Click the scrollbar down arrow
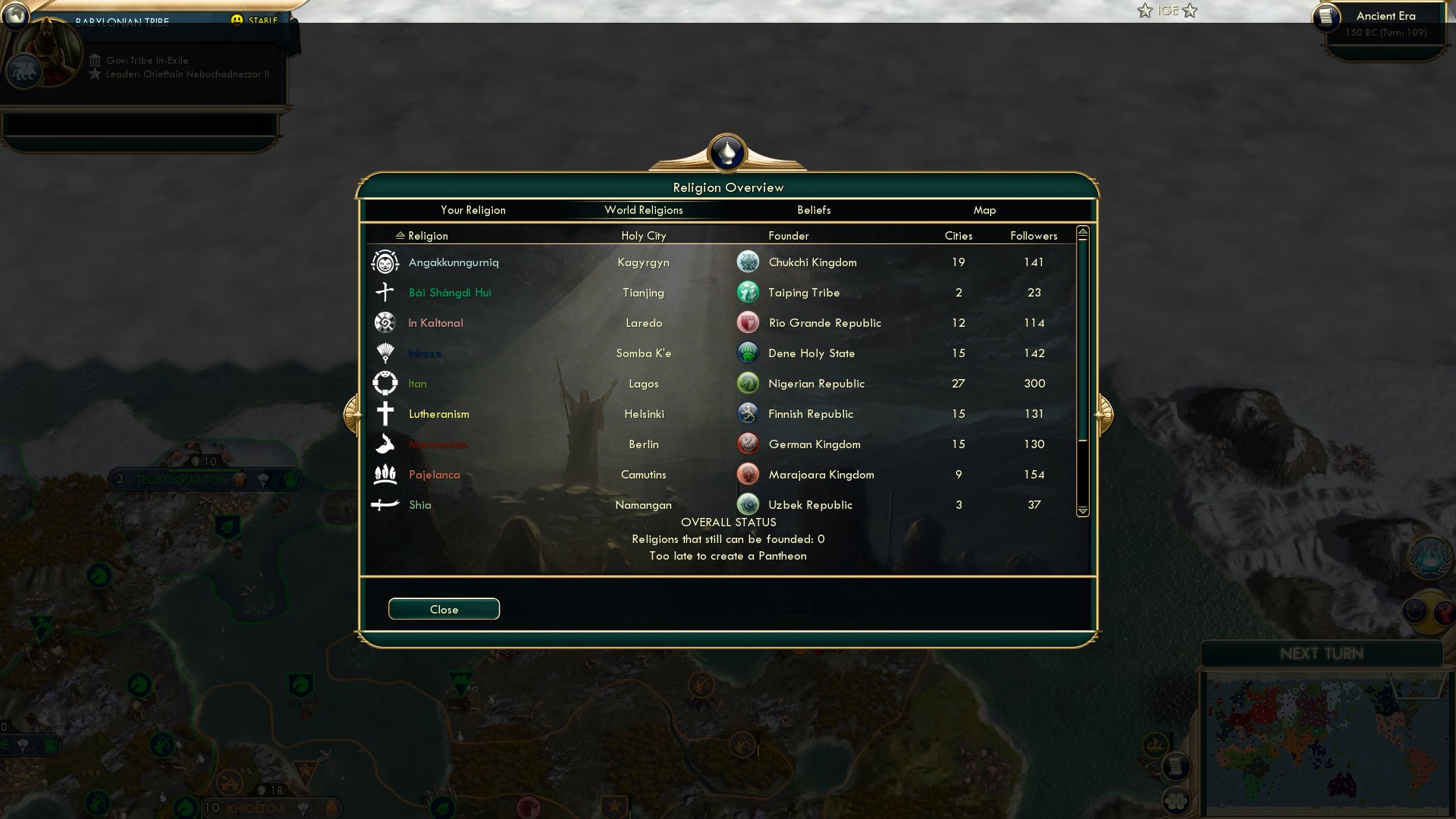 (1082, 511)
